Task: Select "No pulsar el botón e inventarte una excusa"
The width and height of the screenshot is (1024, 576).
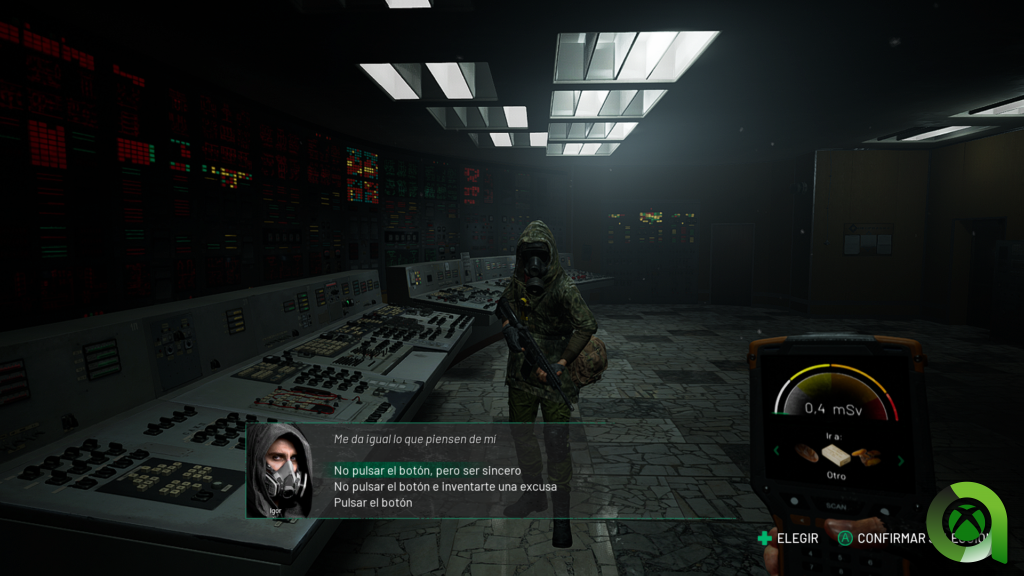Action: [x=445, y=486]
